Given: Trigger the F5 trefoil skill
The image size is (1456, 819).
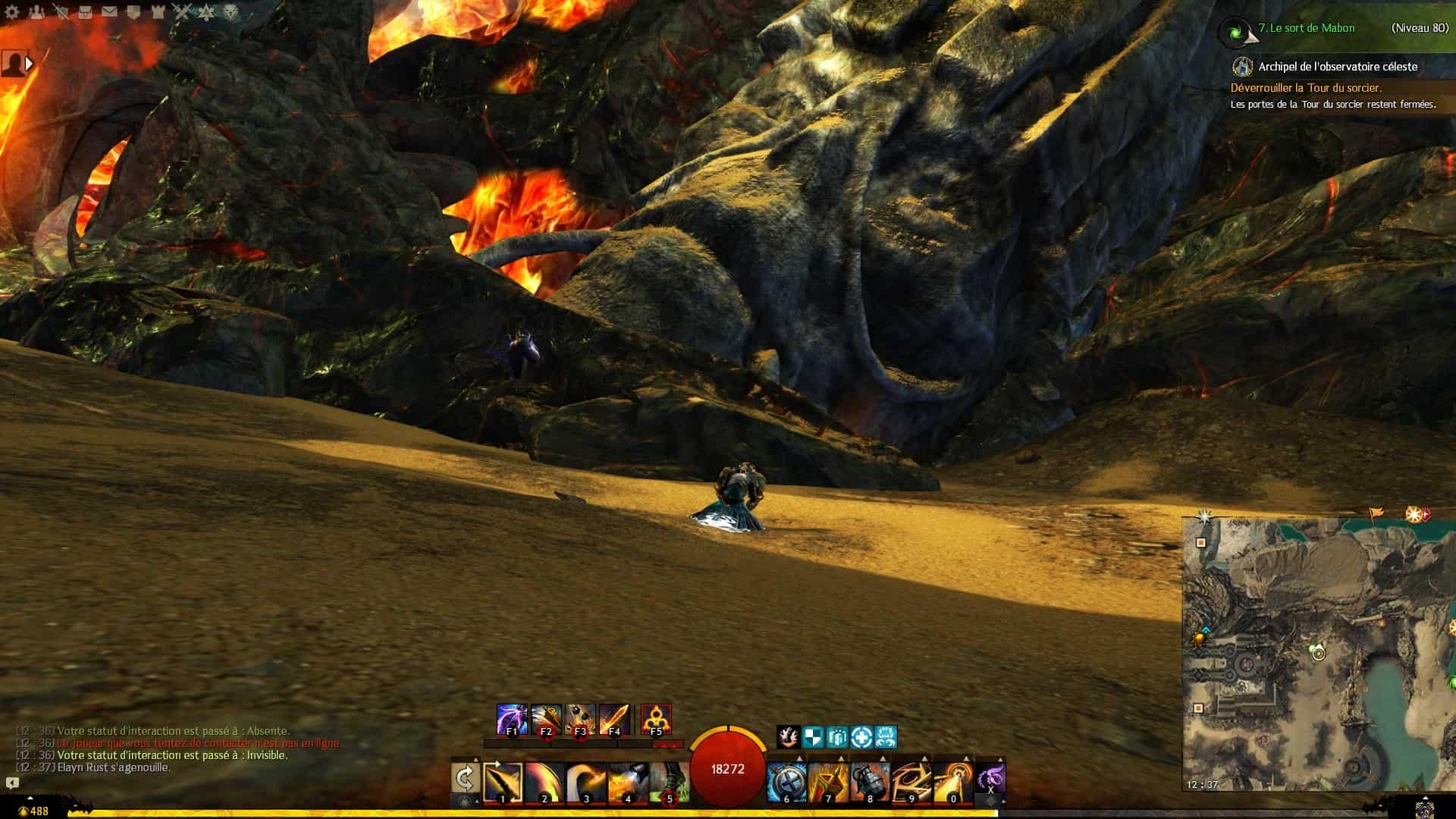Looking at the screenshot, I should click(655, 719).
